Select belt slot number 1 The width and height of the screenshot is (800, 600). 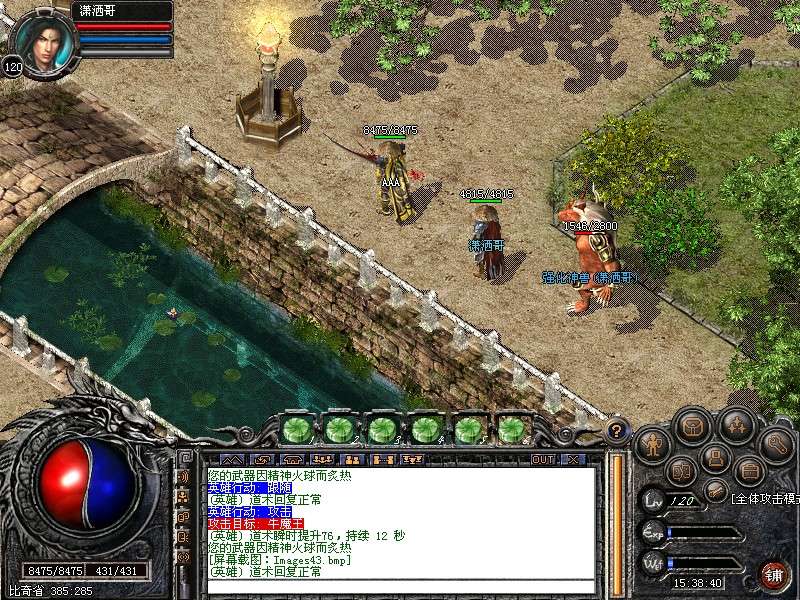click(x=295, y=429)
